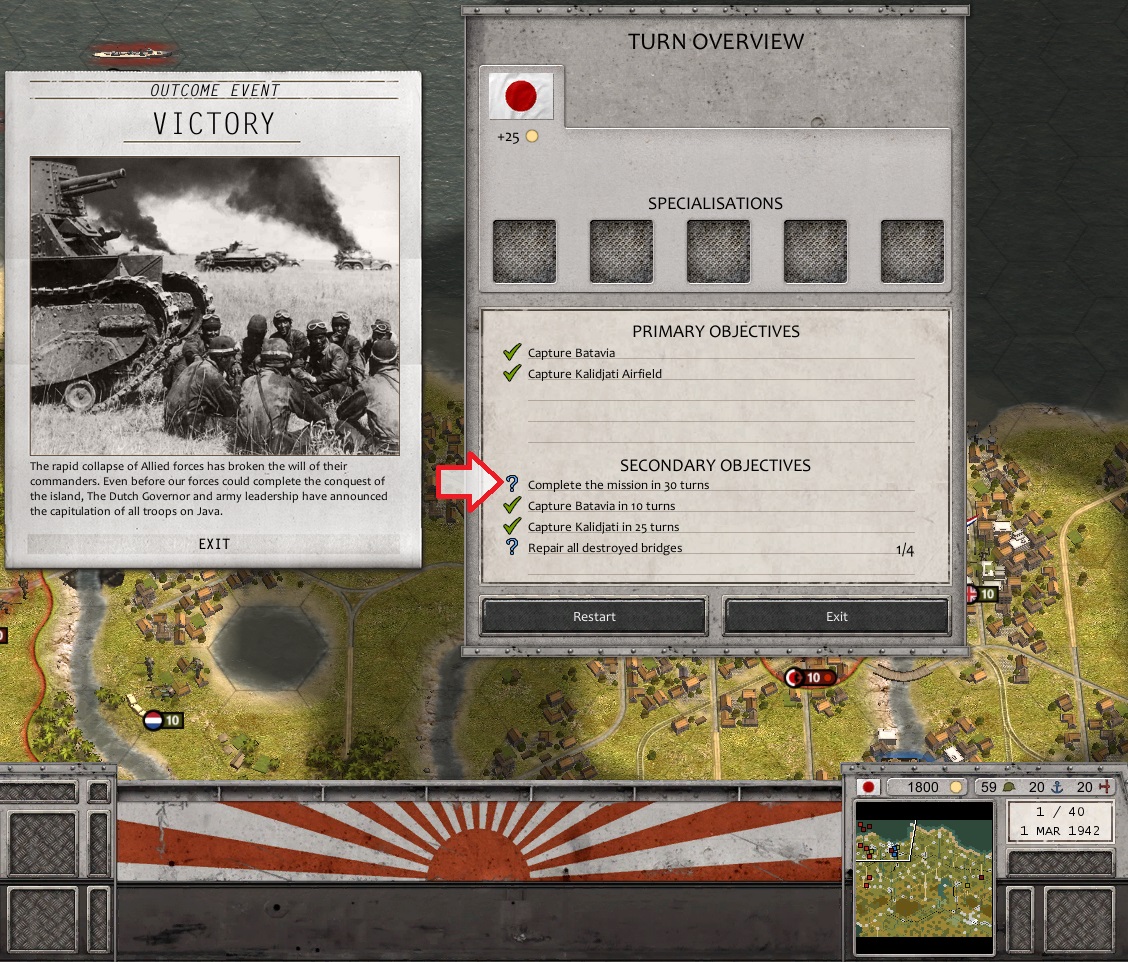Select Complete the mission in 30 turns
1128x962 pixels.
point(619,485)
